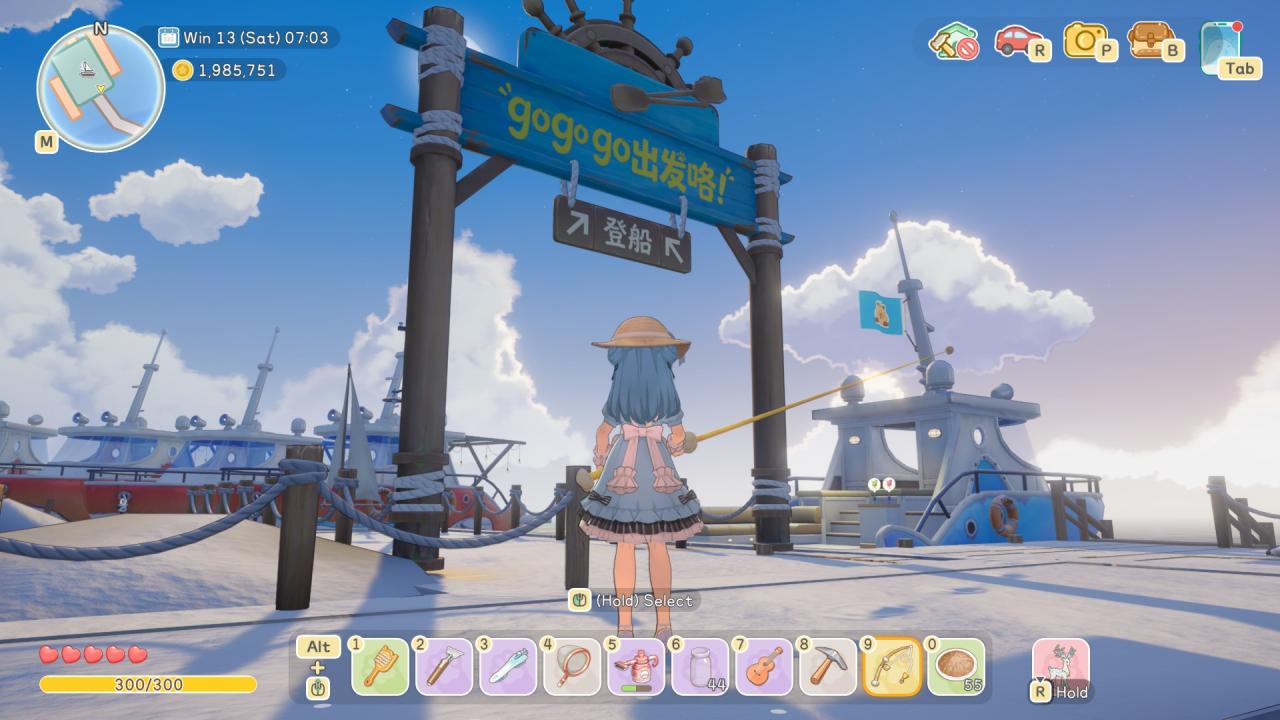Viewport: 1280px width, 720px height.
Task: Equip the bug net
Action: point(572,666)
